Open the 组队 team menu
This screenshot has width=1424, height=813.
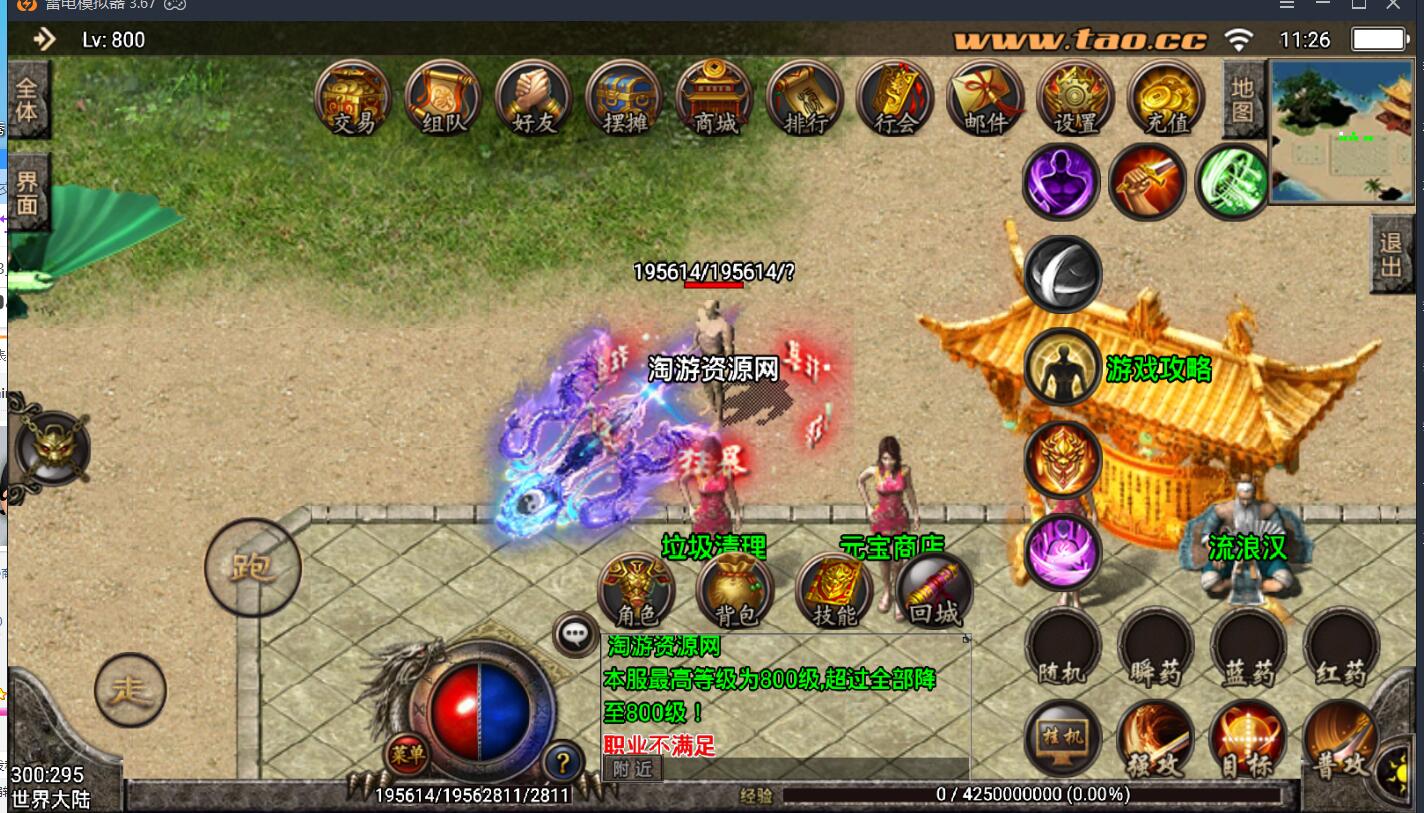[443, 98]
